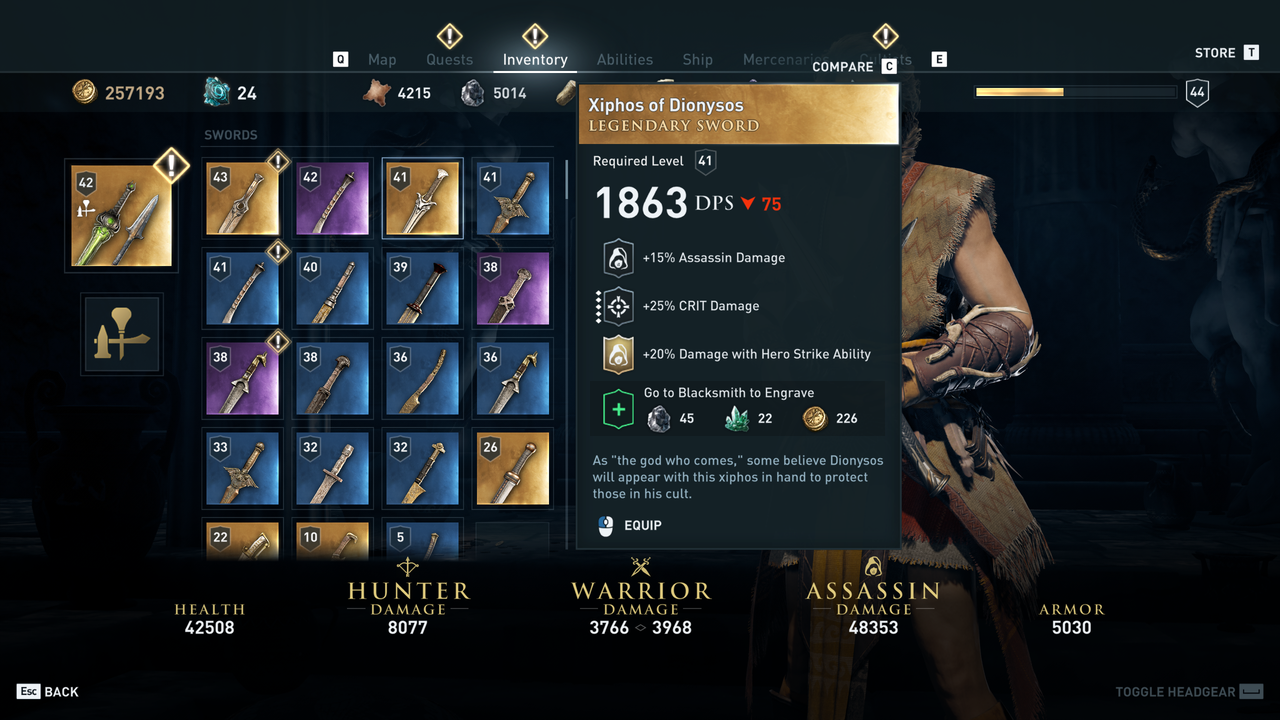Screen dimensions: 1280x720
Task: Open the STORE
Action: click(x=1213, y=52)
